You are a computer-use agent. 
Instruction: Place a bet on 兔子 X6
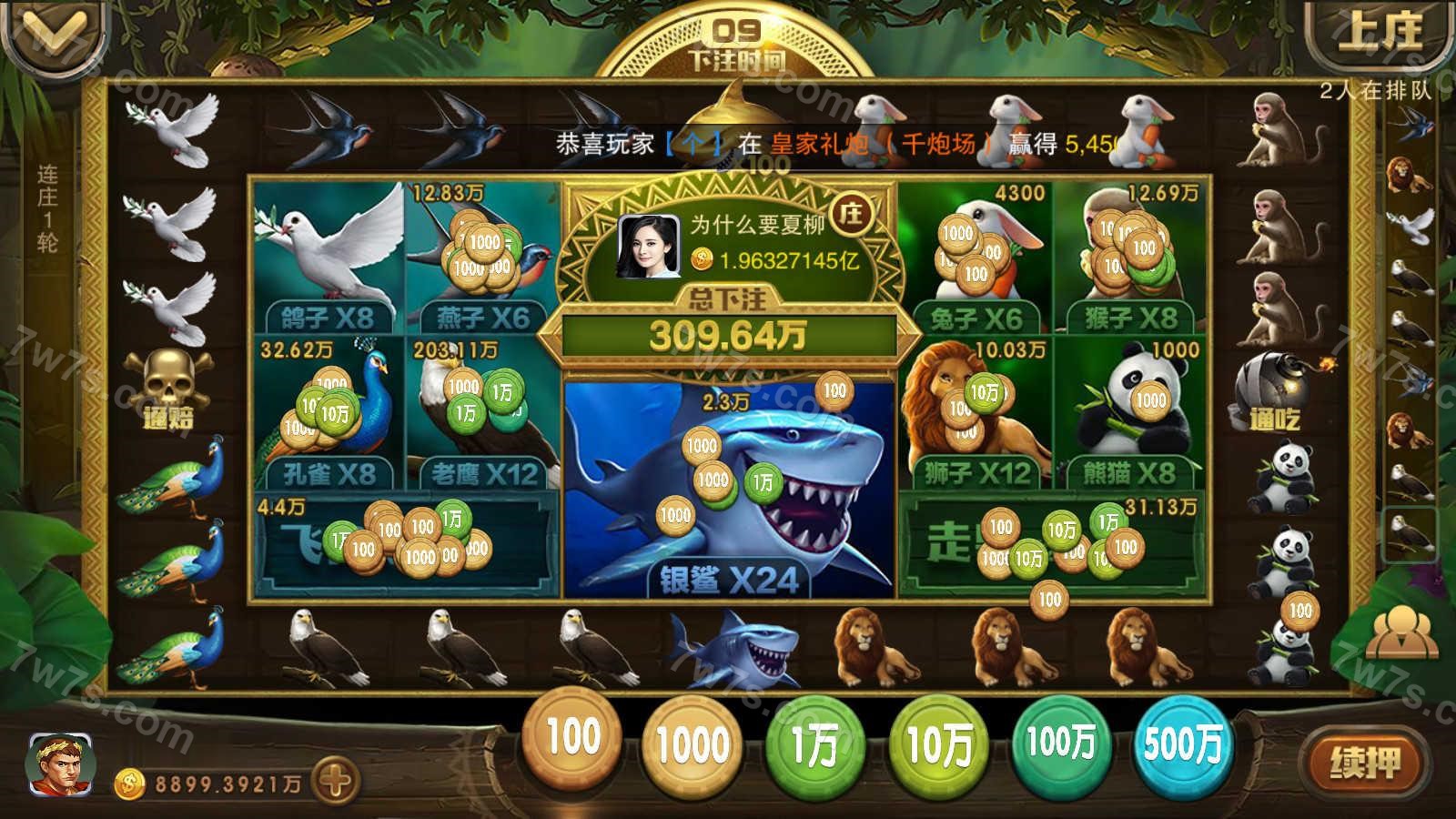pos(974,257)
